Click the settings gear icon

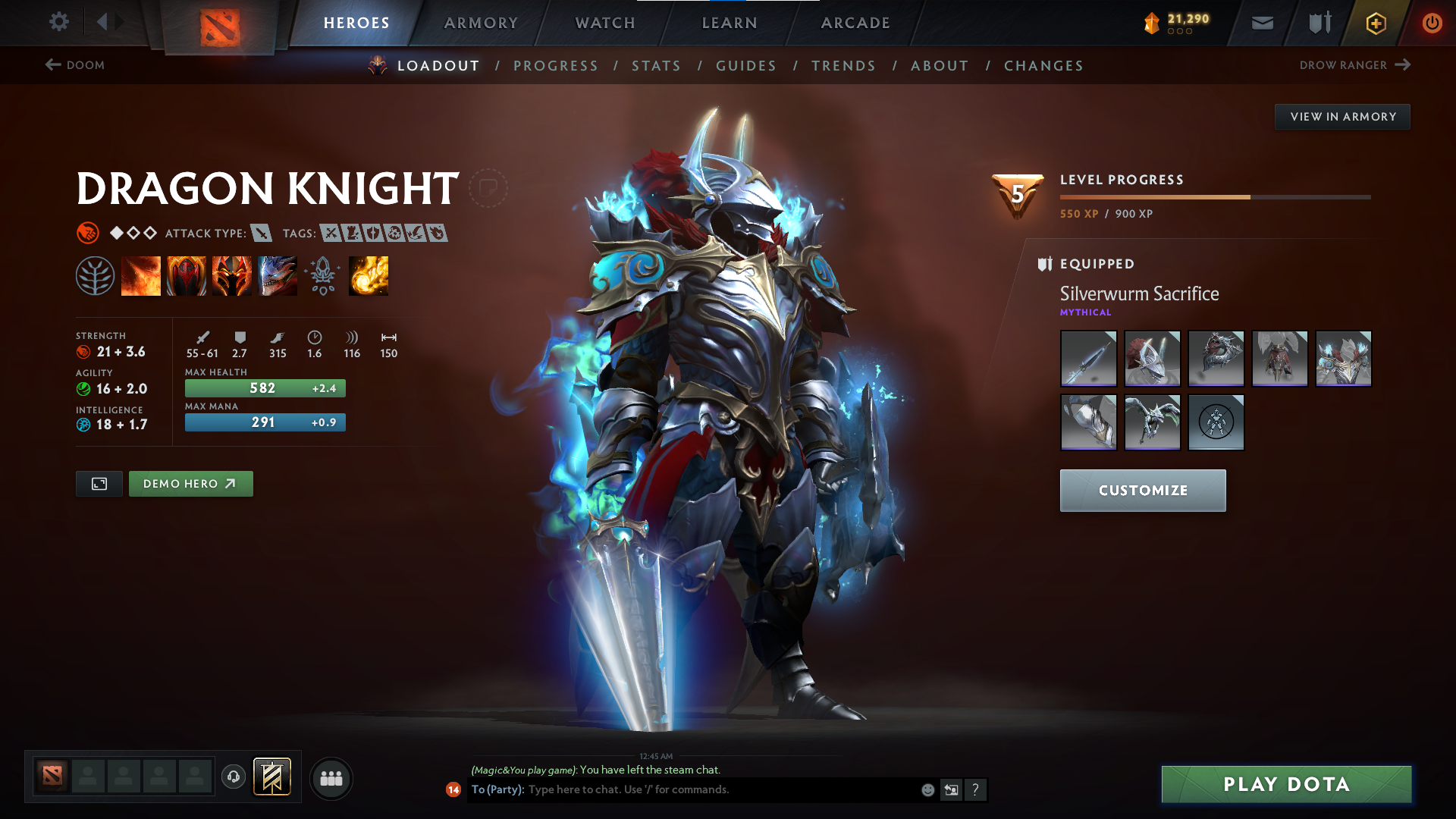coord(59,22)
